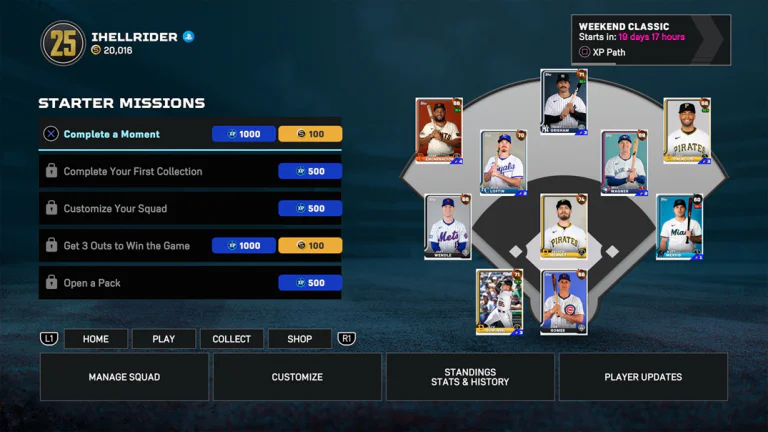Image resolution: width=768 pixels, height=432 pixels.
Task: Switch to the HOME tab
Action: click(x=96, y=339)
